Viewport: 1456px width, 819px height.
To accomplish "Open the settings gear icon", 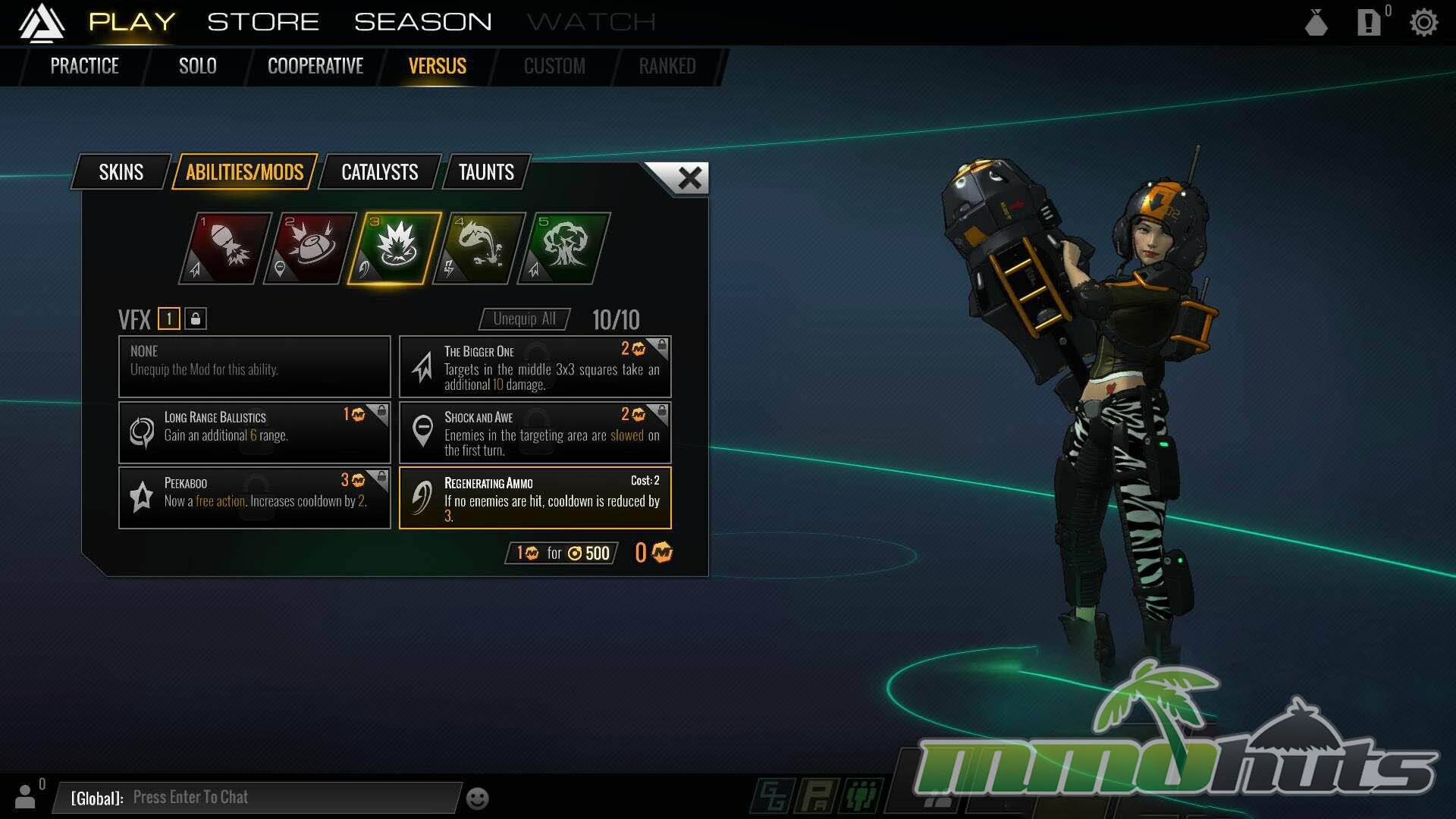I will (1423, 23).
